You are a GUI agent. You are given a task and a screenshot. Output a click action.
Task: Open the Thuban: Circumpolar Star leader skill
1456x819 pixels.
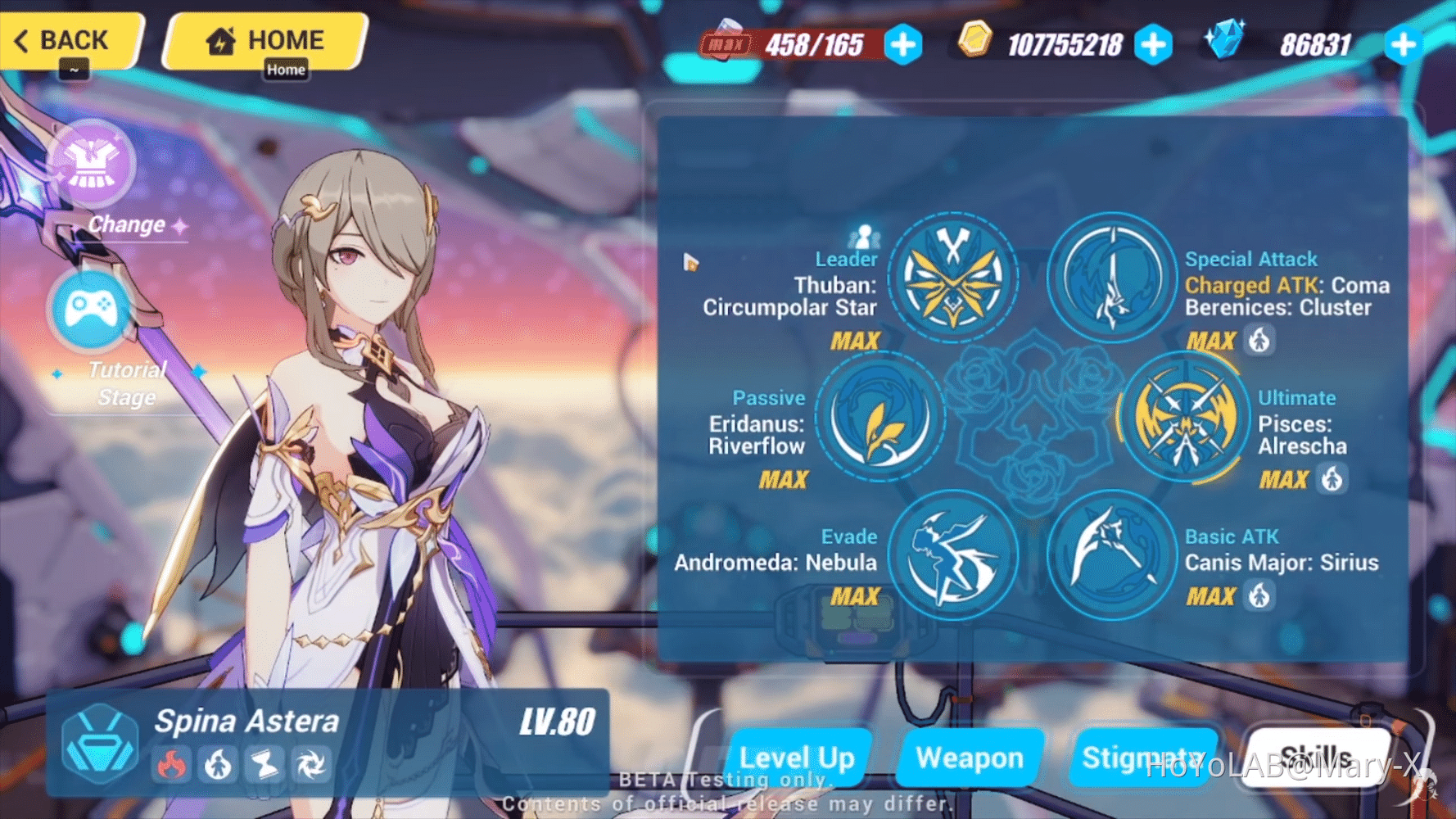click(952, 277)
